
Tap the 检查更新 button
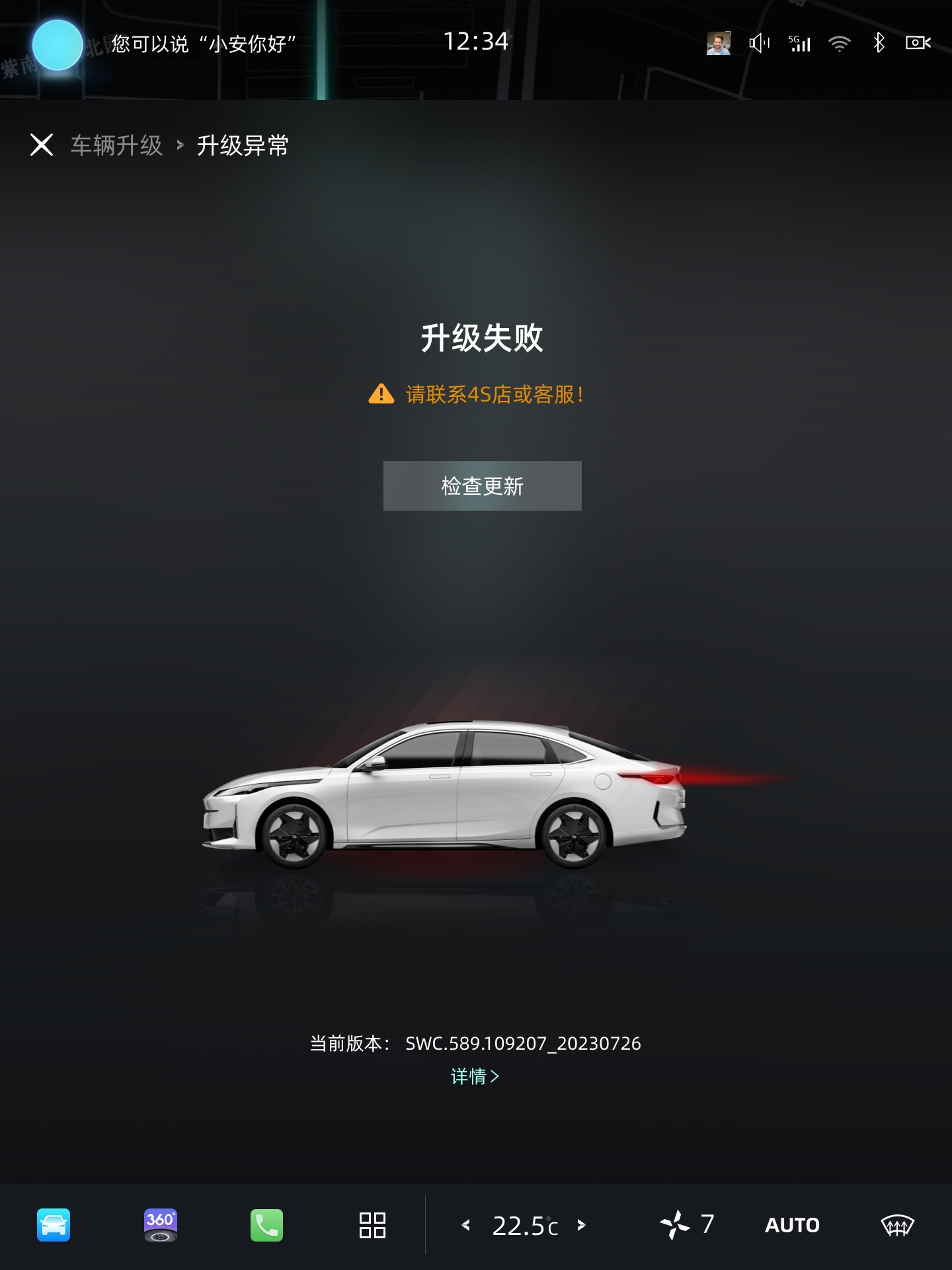click(482, 486)
